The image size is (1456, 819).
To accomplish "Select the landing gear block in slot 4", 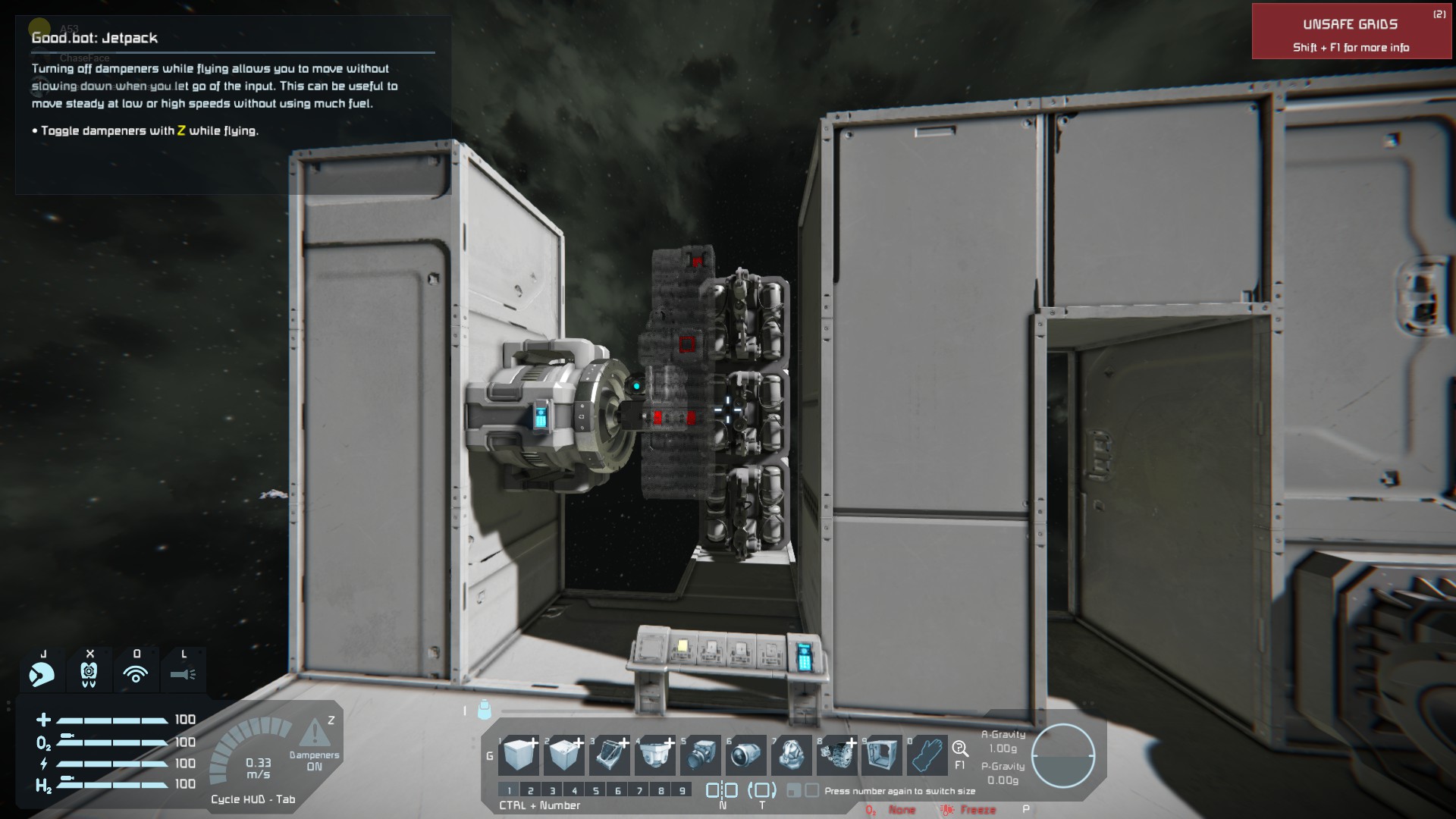I will [654, 755].
